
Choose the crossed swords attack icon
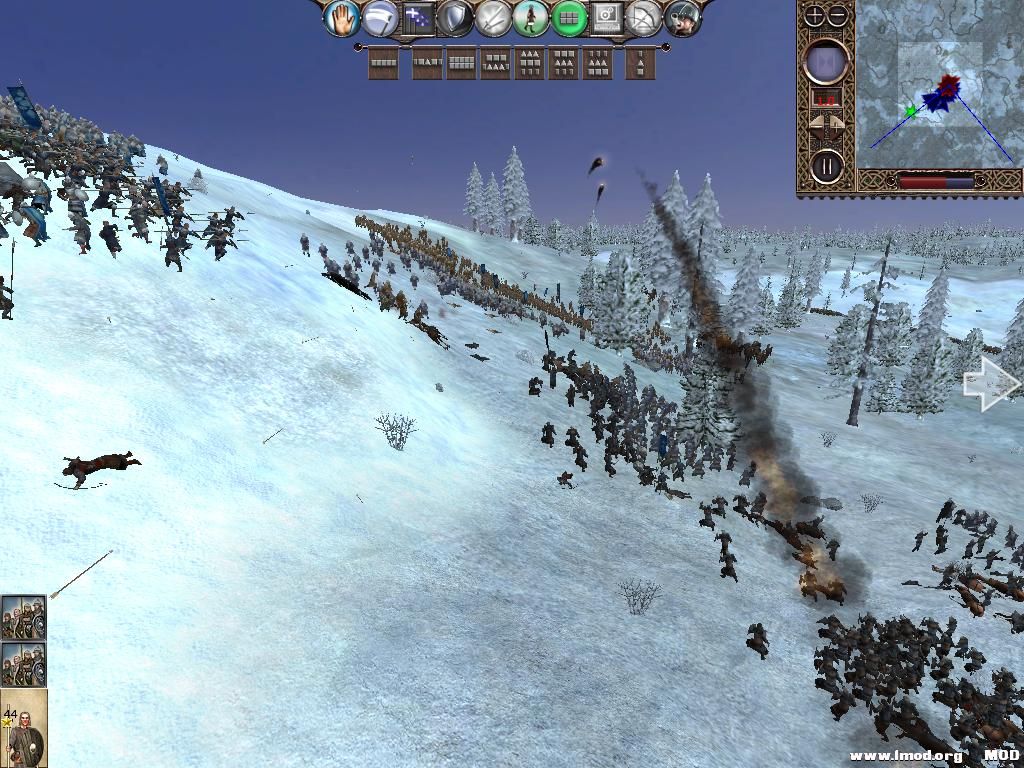click(493, 18)
